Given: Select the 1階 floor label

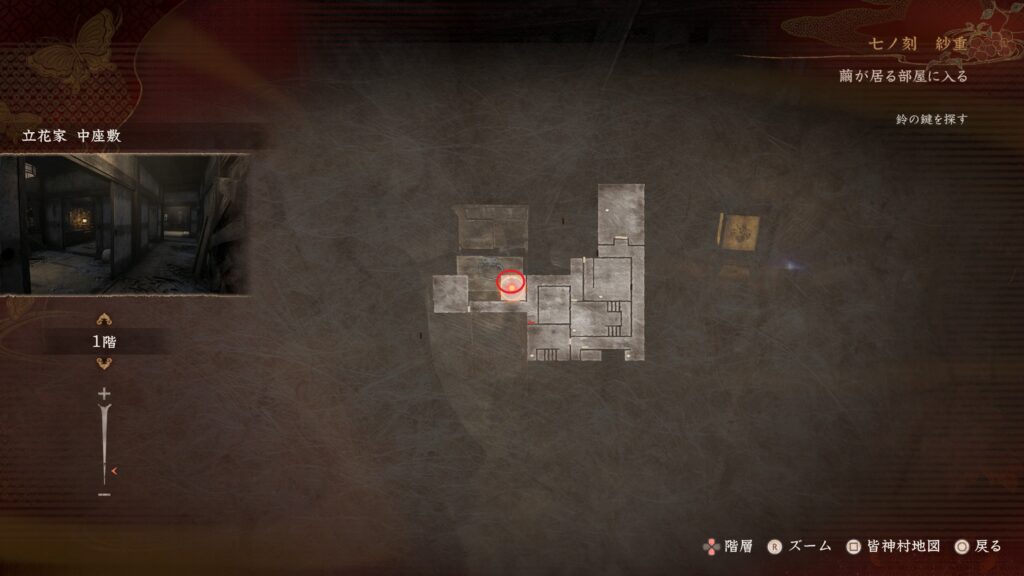Looking at the screenshot, I should click(104, 342).
